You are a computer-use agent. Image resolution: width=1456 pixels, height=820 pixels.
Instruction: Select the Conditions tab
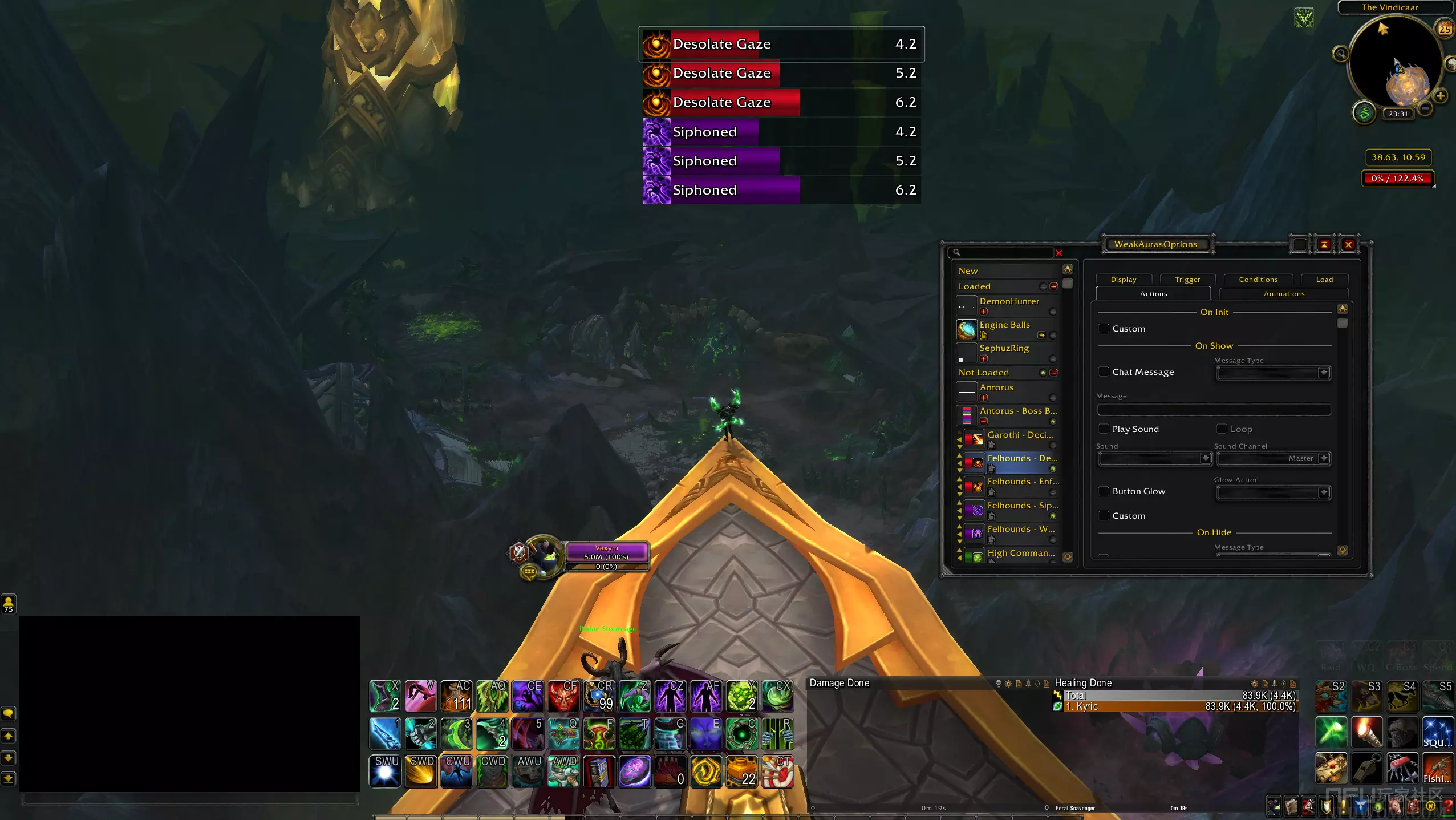pos(1258,280)
